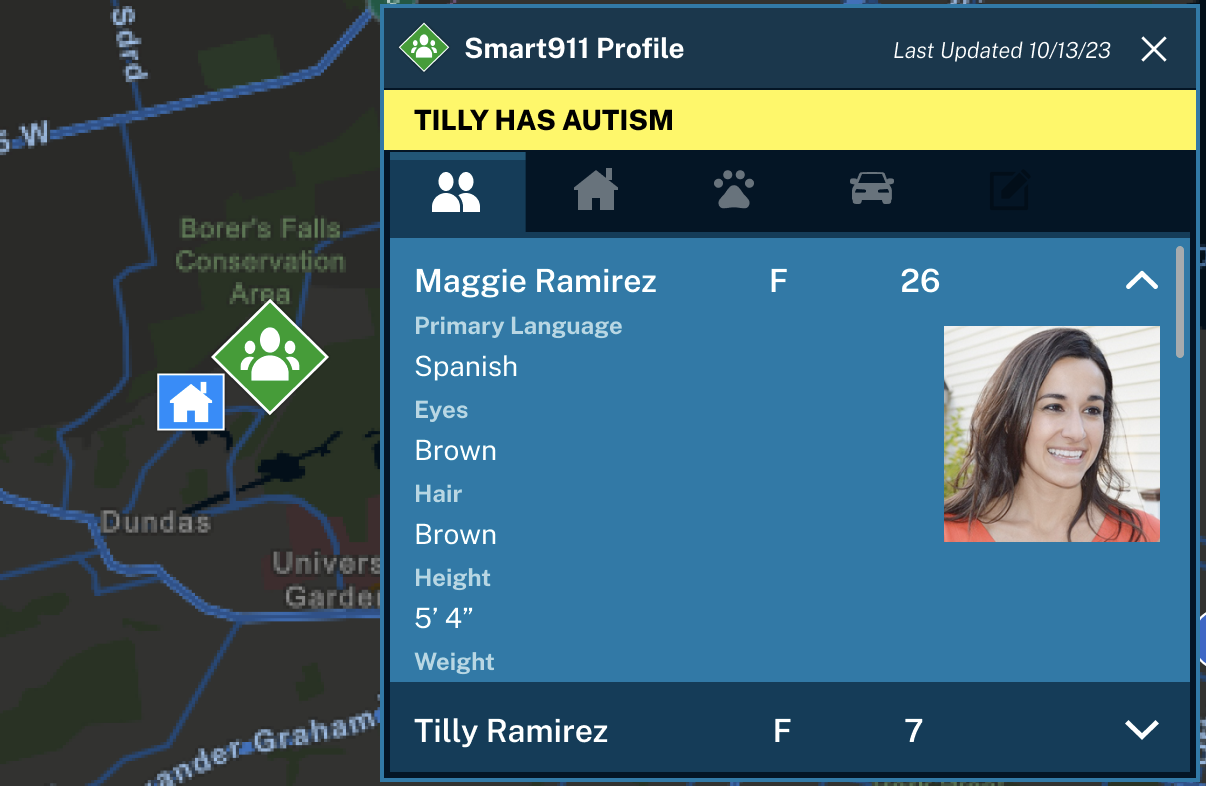Open the house tab
The width and height of the screenshot is (1206, 786).
pos(596,190)
